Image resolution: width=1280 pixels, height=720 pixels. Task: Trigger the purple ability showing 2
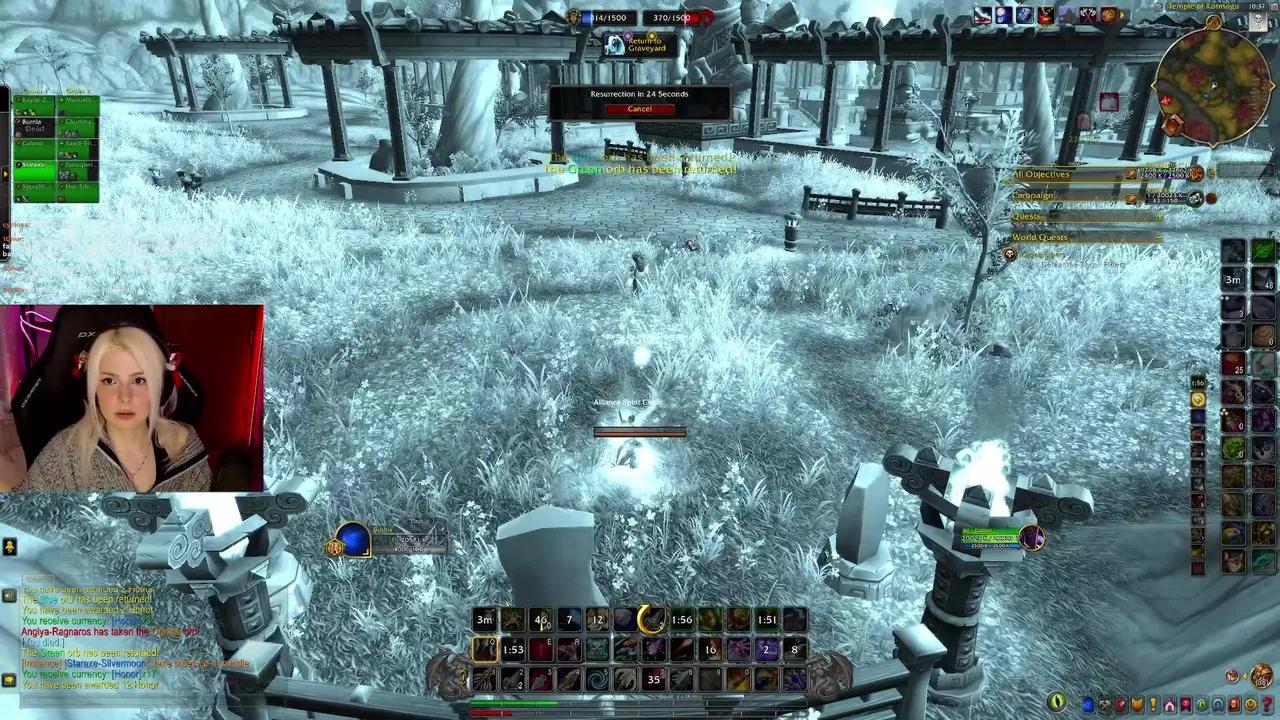click(767, 650)
